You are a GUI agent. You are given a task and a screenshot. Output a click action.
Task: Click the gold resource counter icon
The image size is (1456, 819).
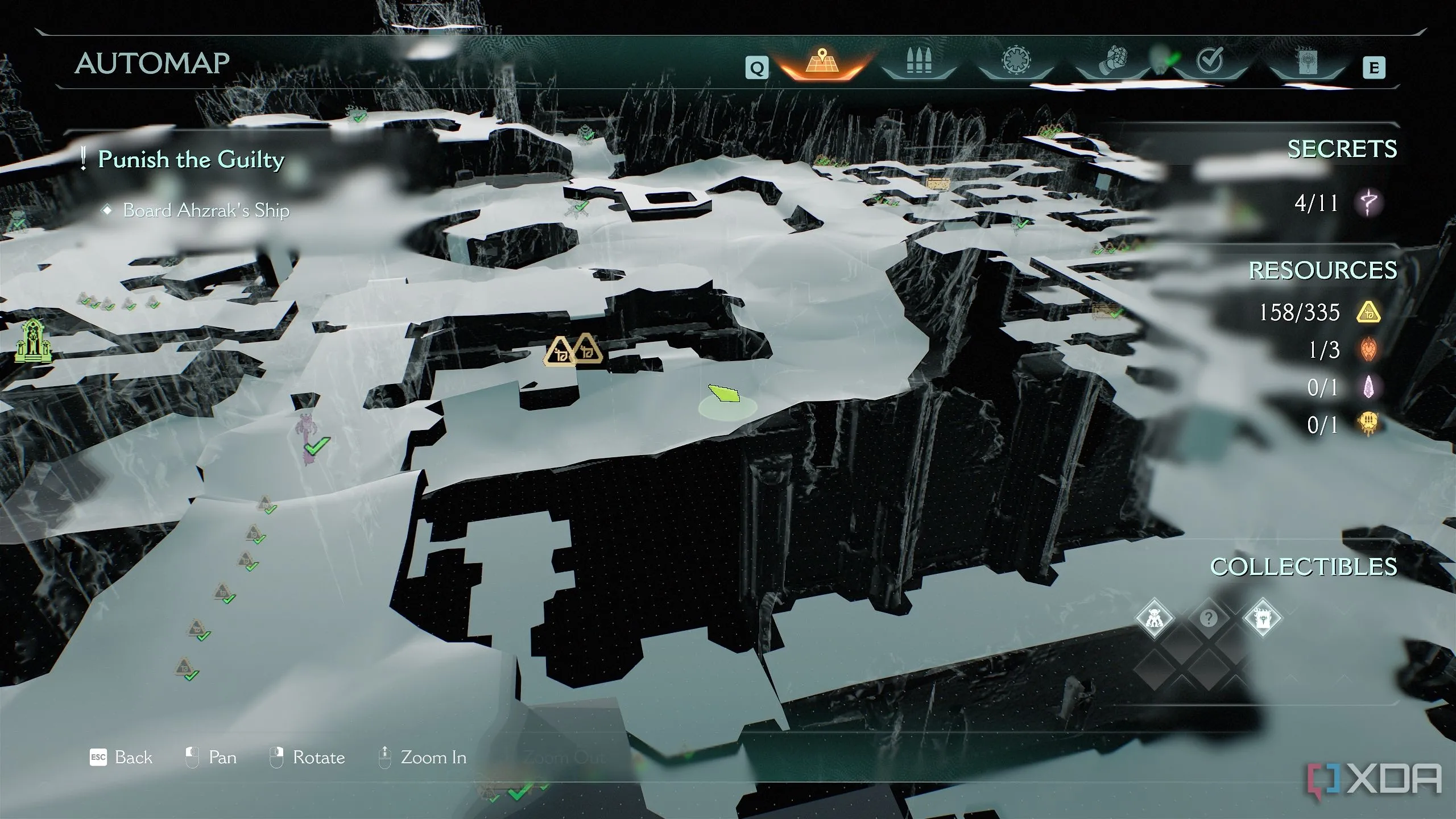tap(1369, 312)
